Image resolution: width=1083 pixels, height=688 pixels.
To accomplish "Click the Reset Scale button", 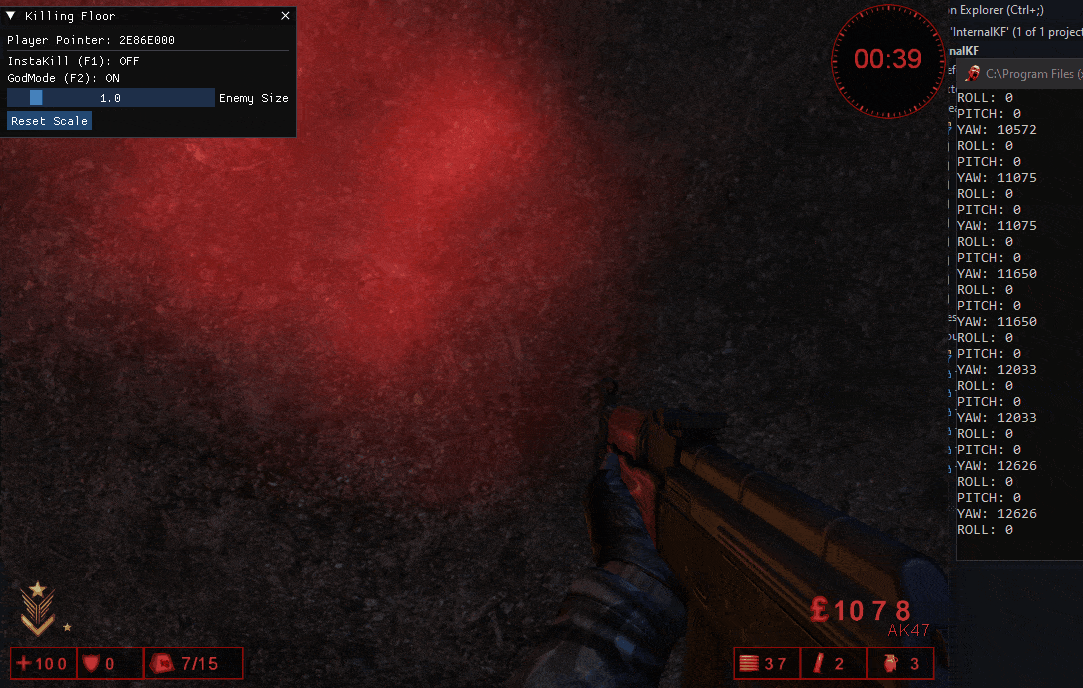I will (x=50, y=121).
